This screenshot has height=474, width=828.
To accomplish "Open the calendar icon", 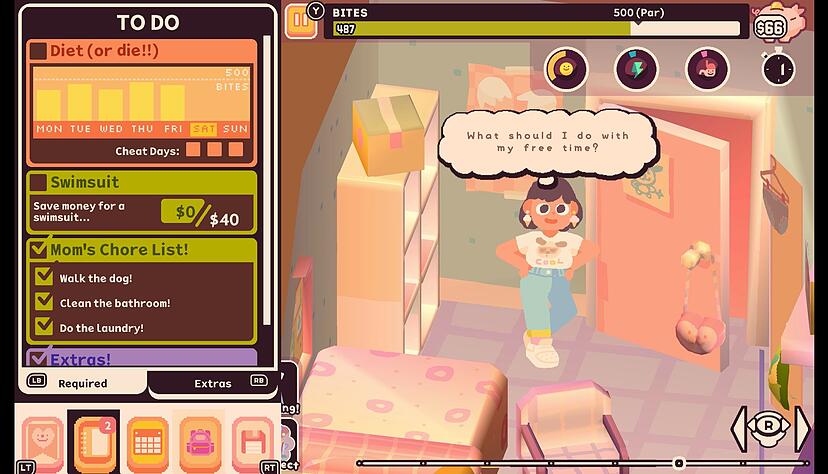I will (146, 440).
